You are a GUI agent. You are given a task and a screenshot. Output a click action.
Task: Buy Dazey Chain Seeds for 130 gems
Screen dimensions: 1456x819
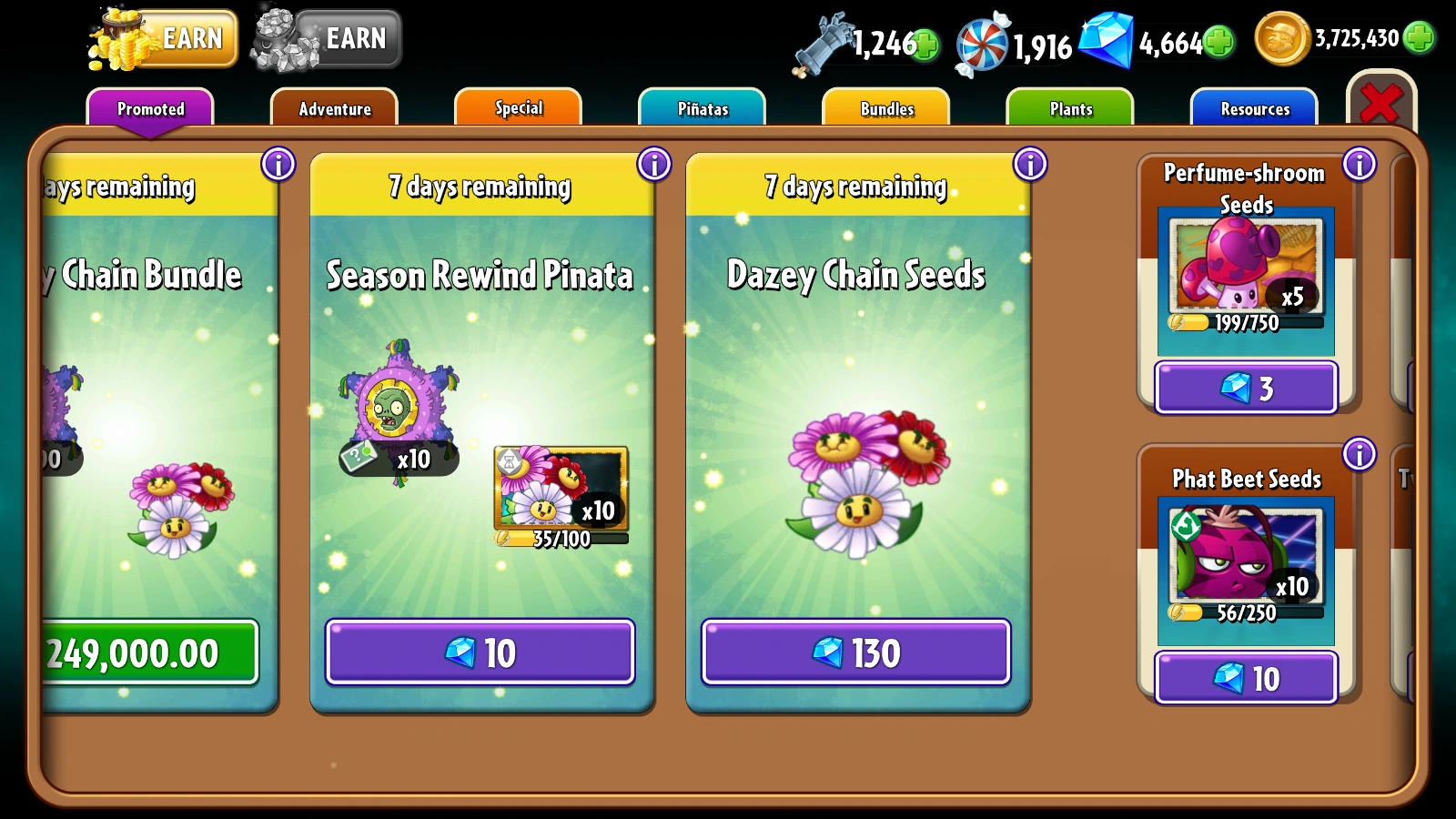coord(856,652)
